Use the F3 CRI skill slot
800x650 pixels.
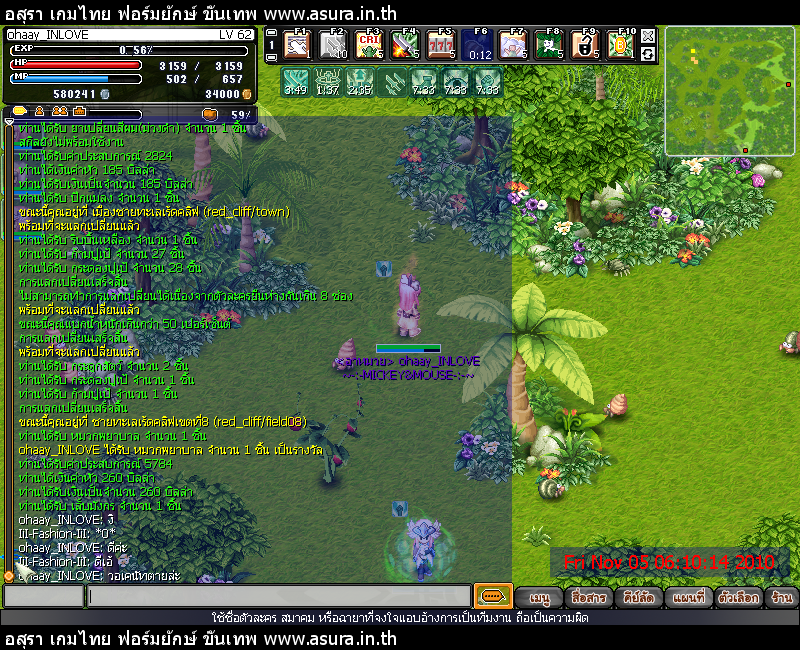coord(369,46)
